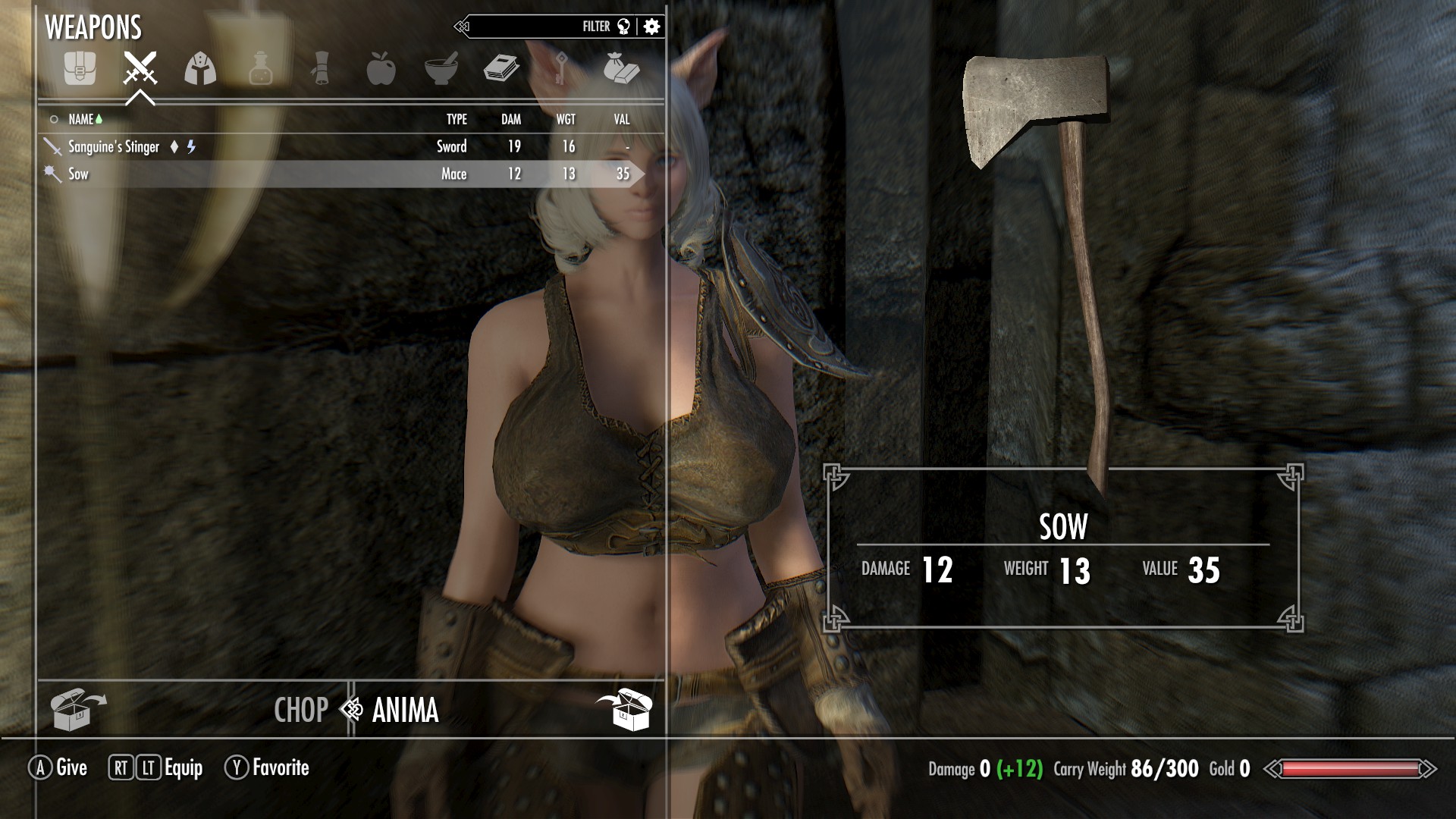The height and width of the screenshot is (819, 1456).
Task: Select the crossed swords Weapons tab
Action: 140,70
